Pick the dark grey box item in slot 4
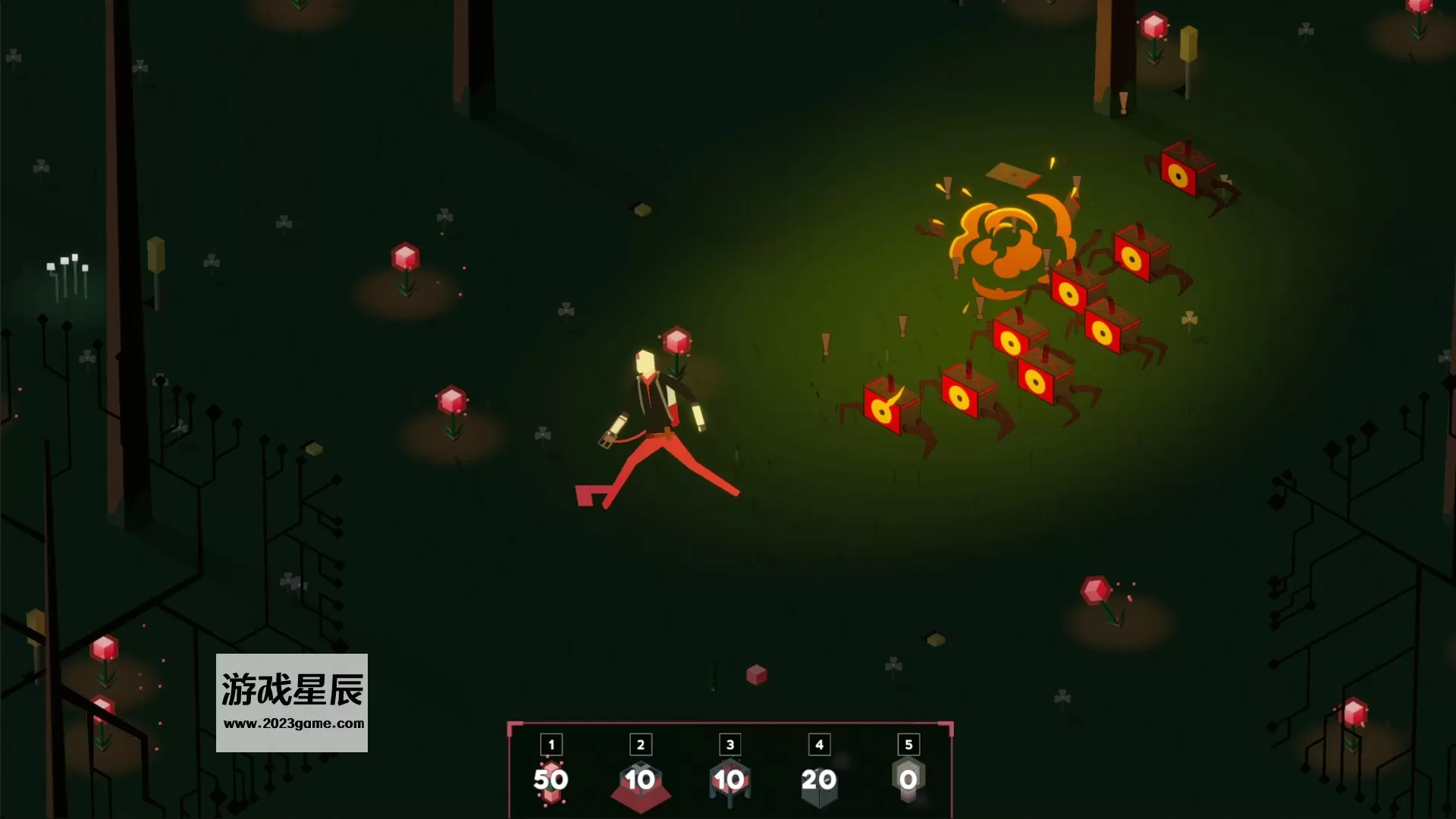Screen dimensions: 1456x819 click(x=819, y=781)
